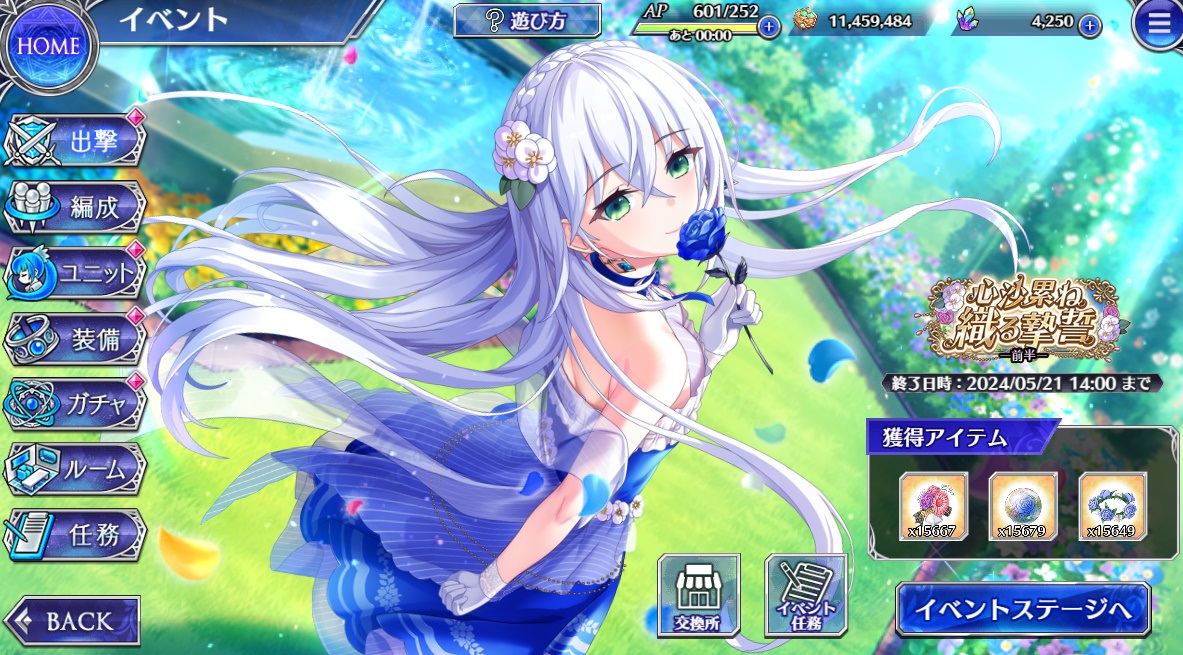This screenshot has width=1183, height=655.
Task: Open the イベント任務 event missions
Action: coord(805,596)
